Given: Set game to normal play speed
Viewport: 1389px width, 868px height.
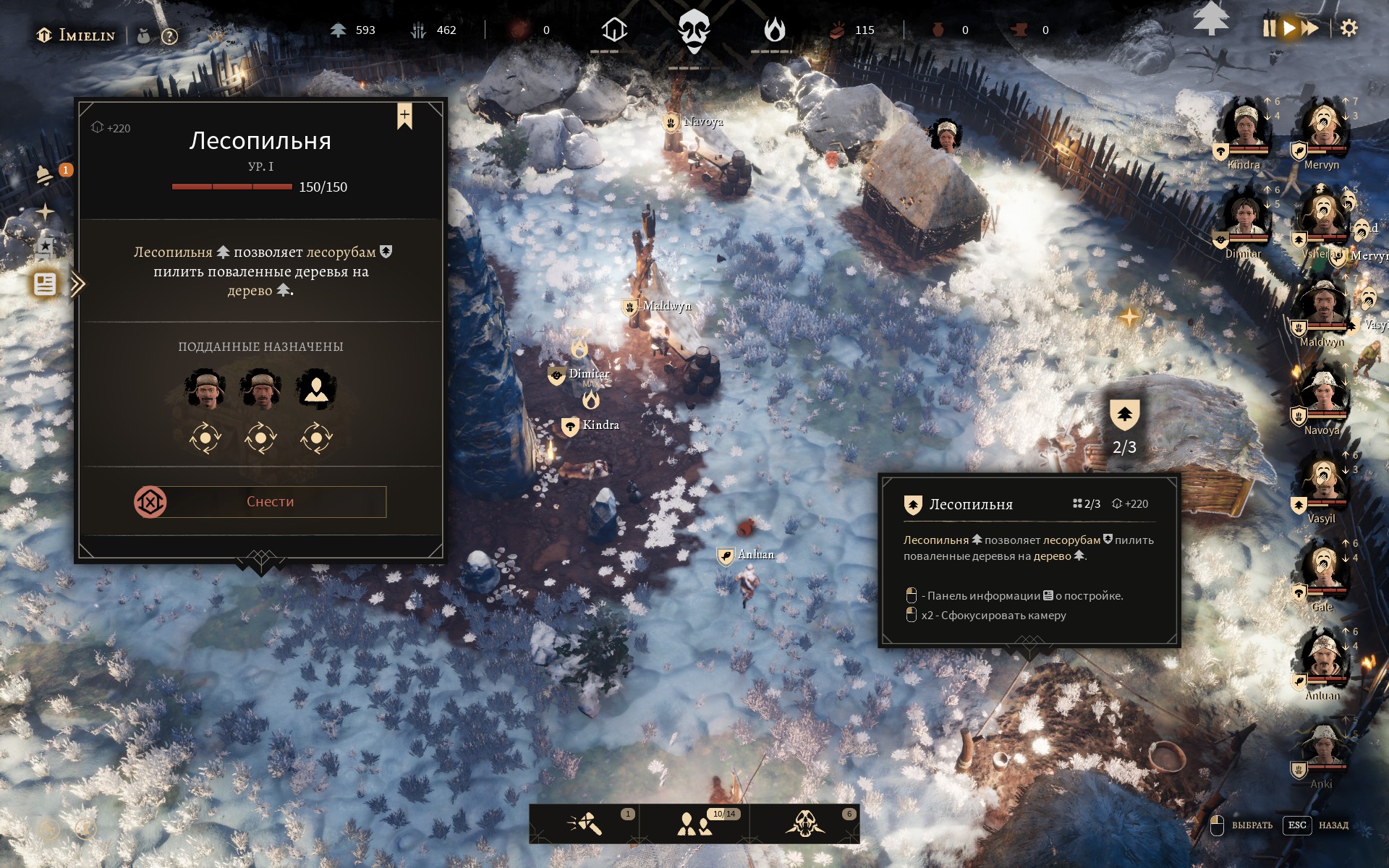Looking at the screenshot, I should pyautogui.click(x=1289, y=29).
